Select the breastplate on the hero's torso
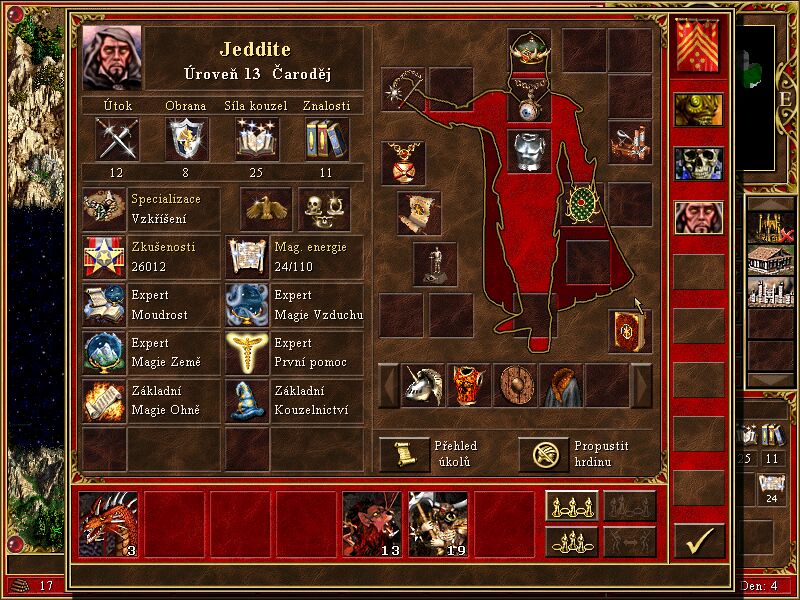This screenshot has height=600, width=800. coord(530,152)
